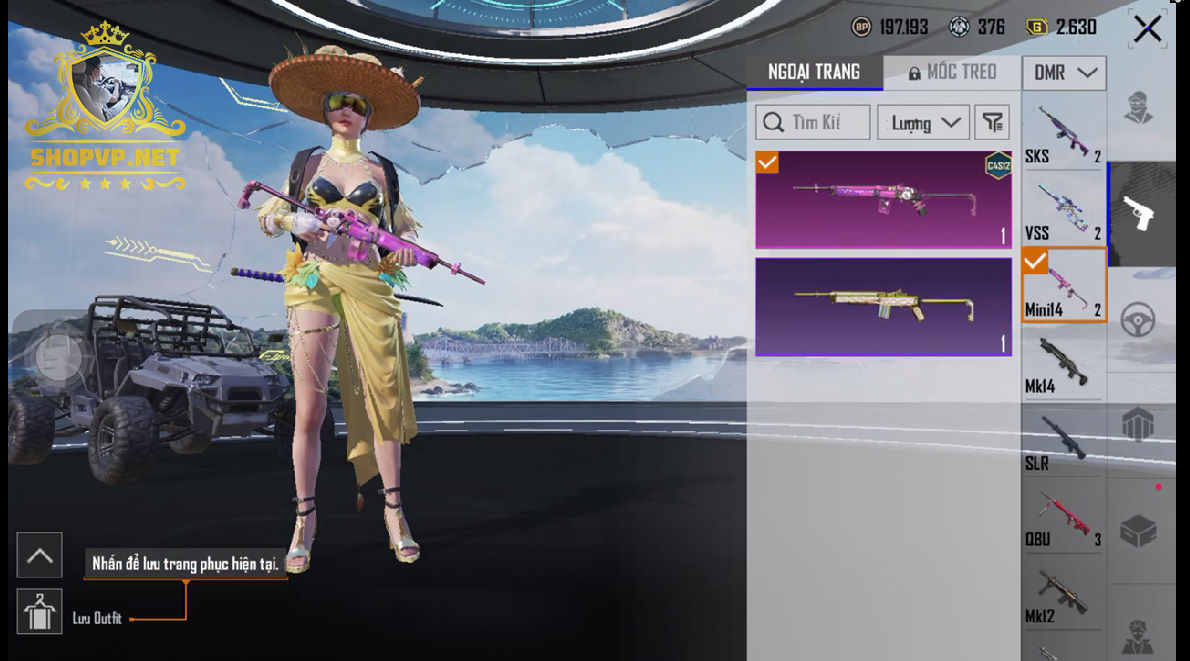Image resolution: width=1190 pixels, height=661 pixels.
Task: Choose VSS in the weapon list
Action: click(x=1063, y=211)
